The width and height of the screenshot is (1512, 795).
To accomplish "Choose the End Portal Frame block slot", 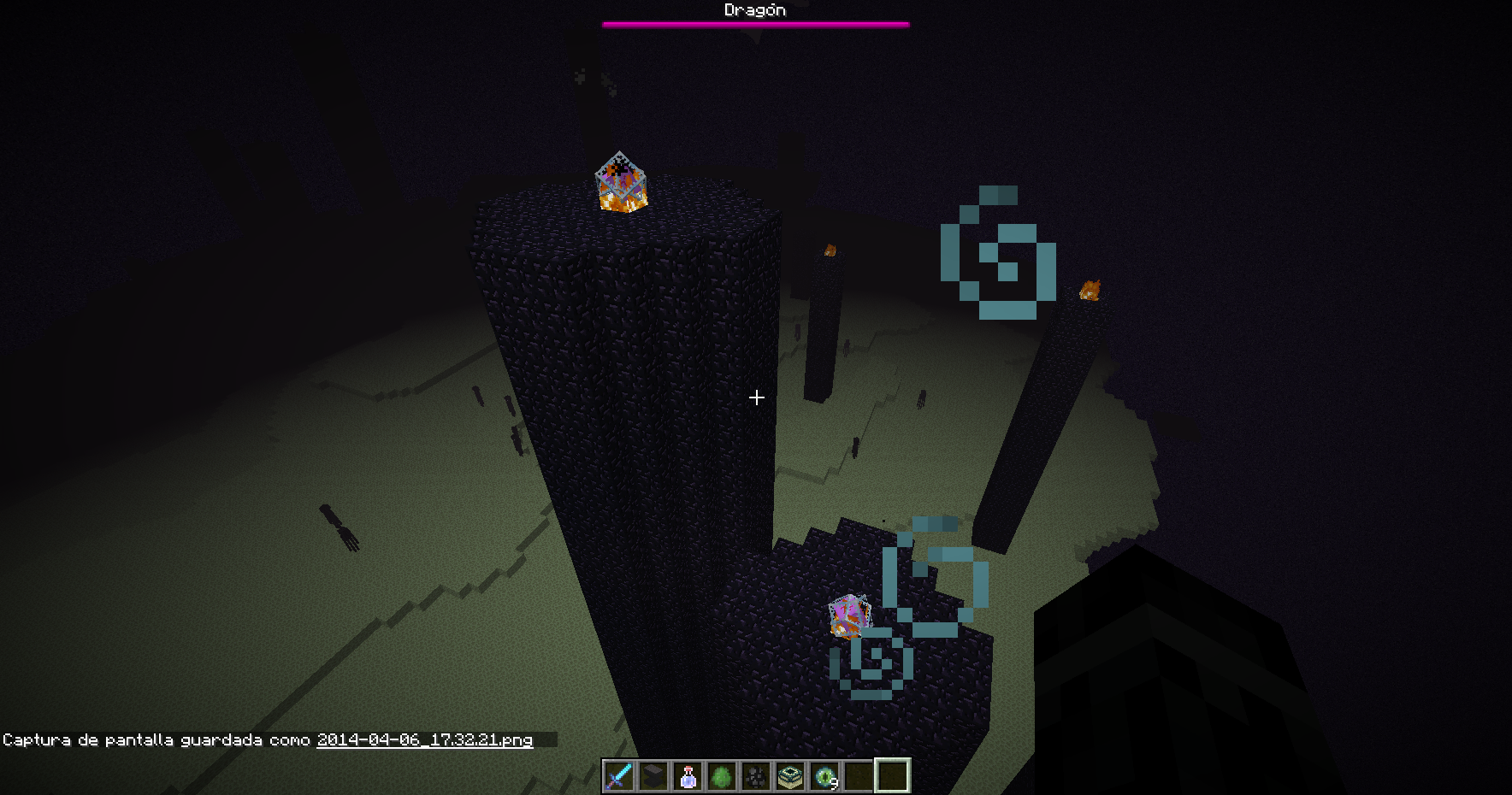I will click(x=790, y=776).
